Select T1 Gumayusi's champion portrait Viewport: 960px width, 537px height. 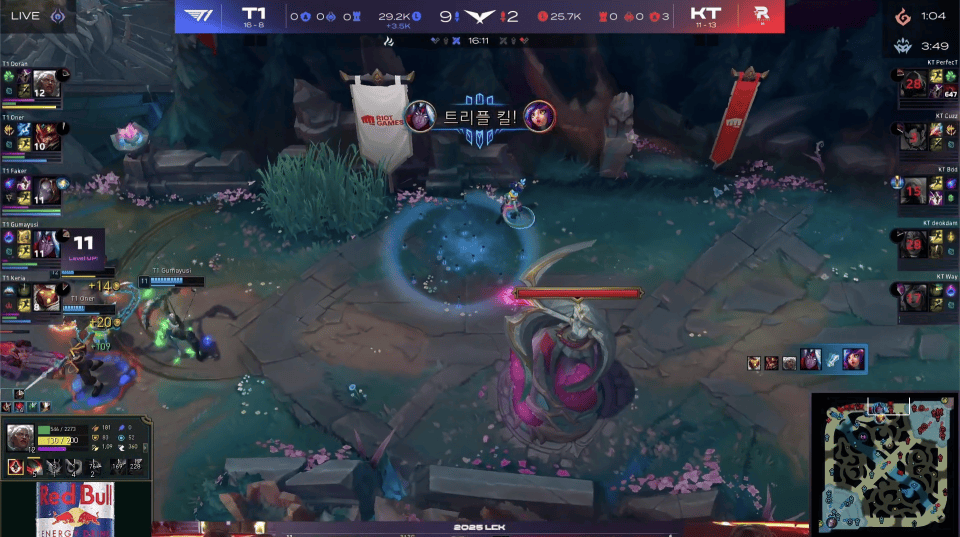pyautogui.click(x=45, y=243)
